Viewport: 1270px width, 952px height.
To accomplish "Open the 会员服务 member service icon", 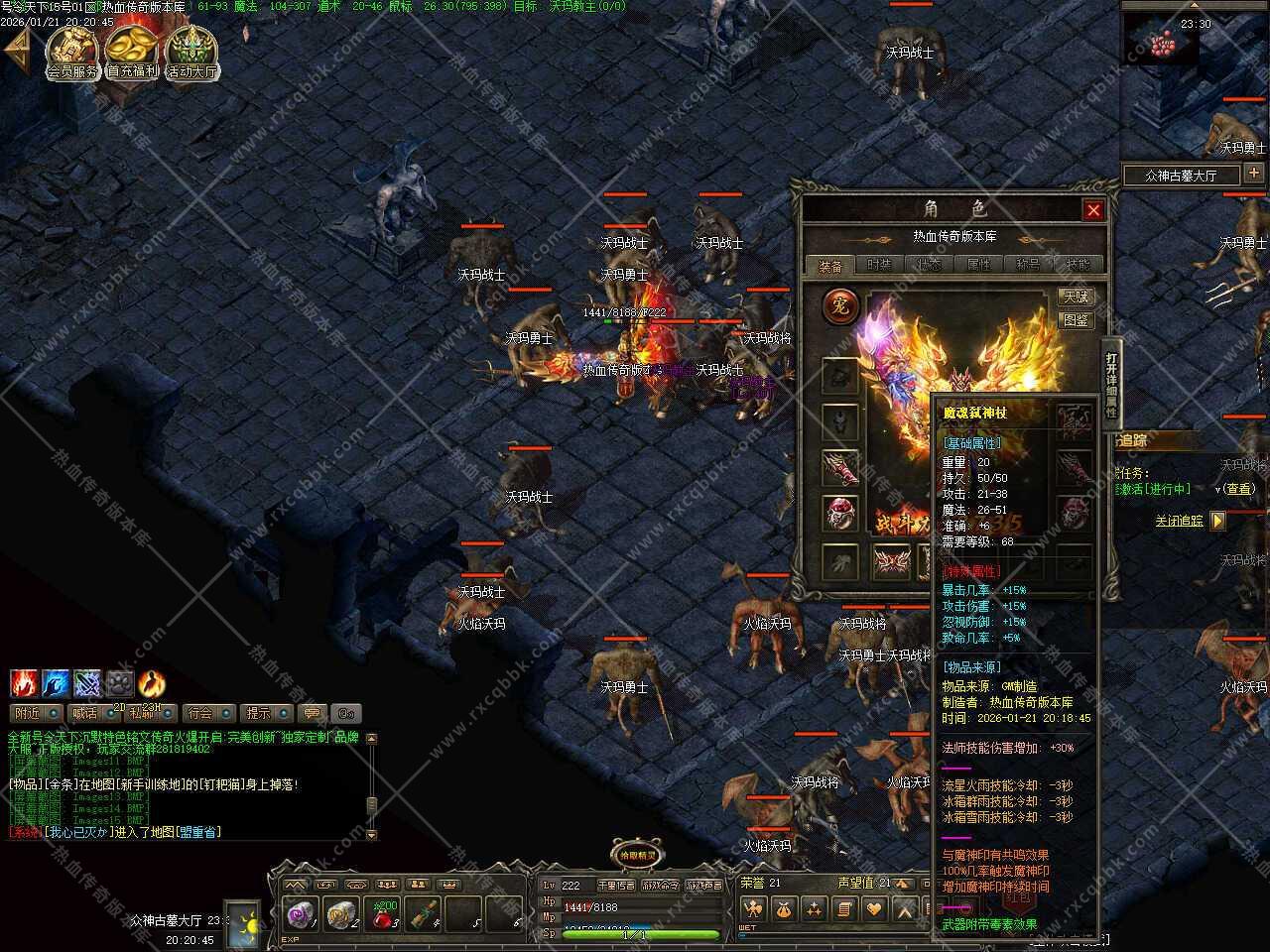I will click(72, 52).
